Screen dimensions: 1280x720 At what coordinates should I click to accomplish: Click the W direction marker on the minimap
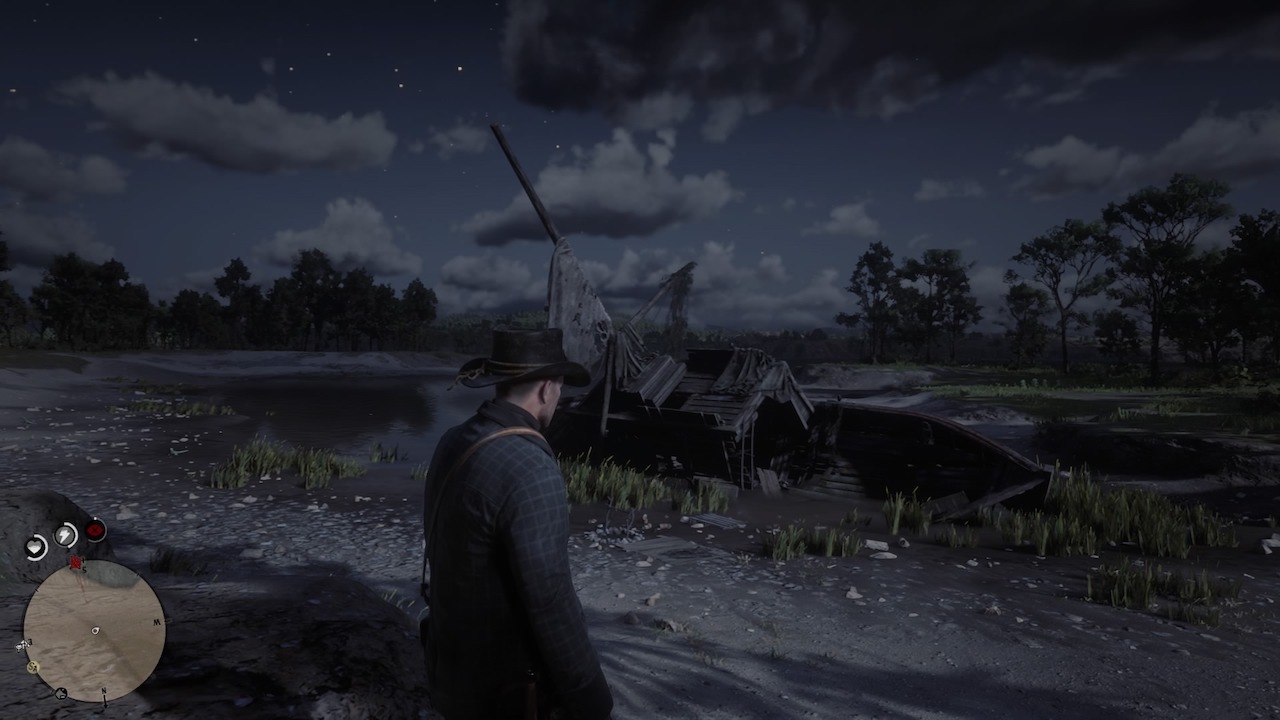pos(156,622)
